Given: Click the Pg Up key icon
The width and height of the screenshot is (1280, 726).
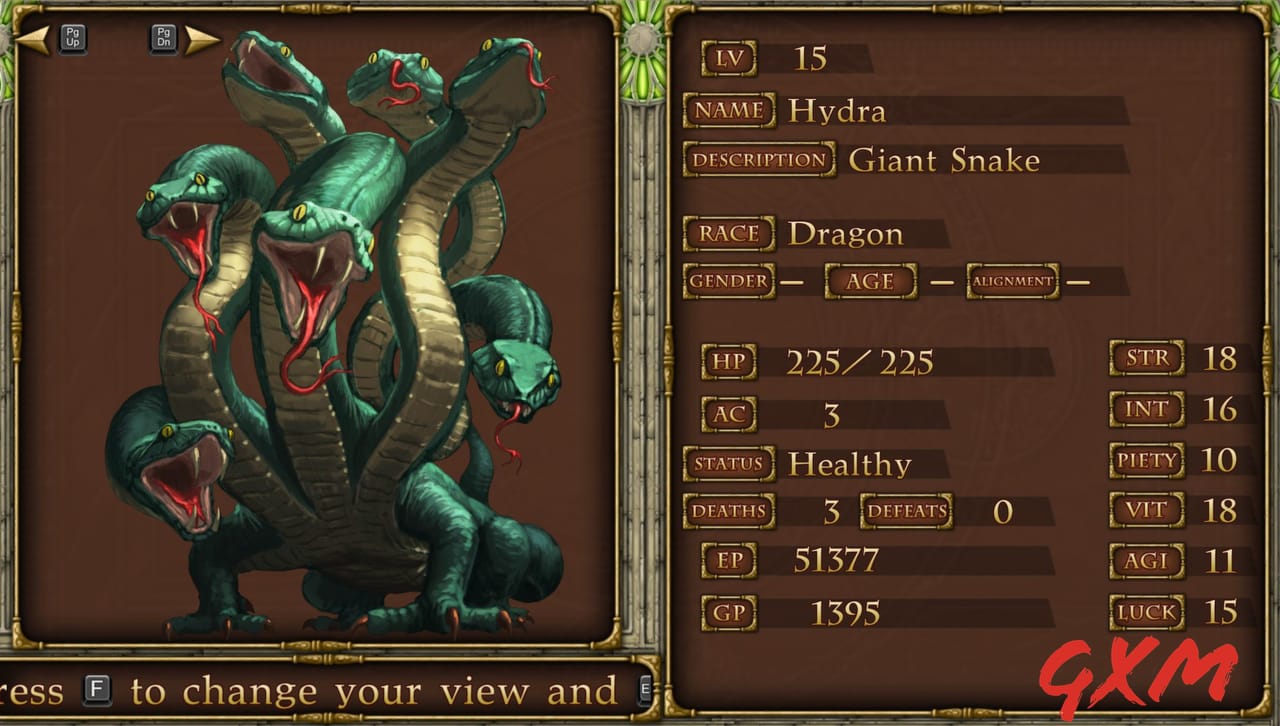Looking at the screenshot, I should point(71,36).
